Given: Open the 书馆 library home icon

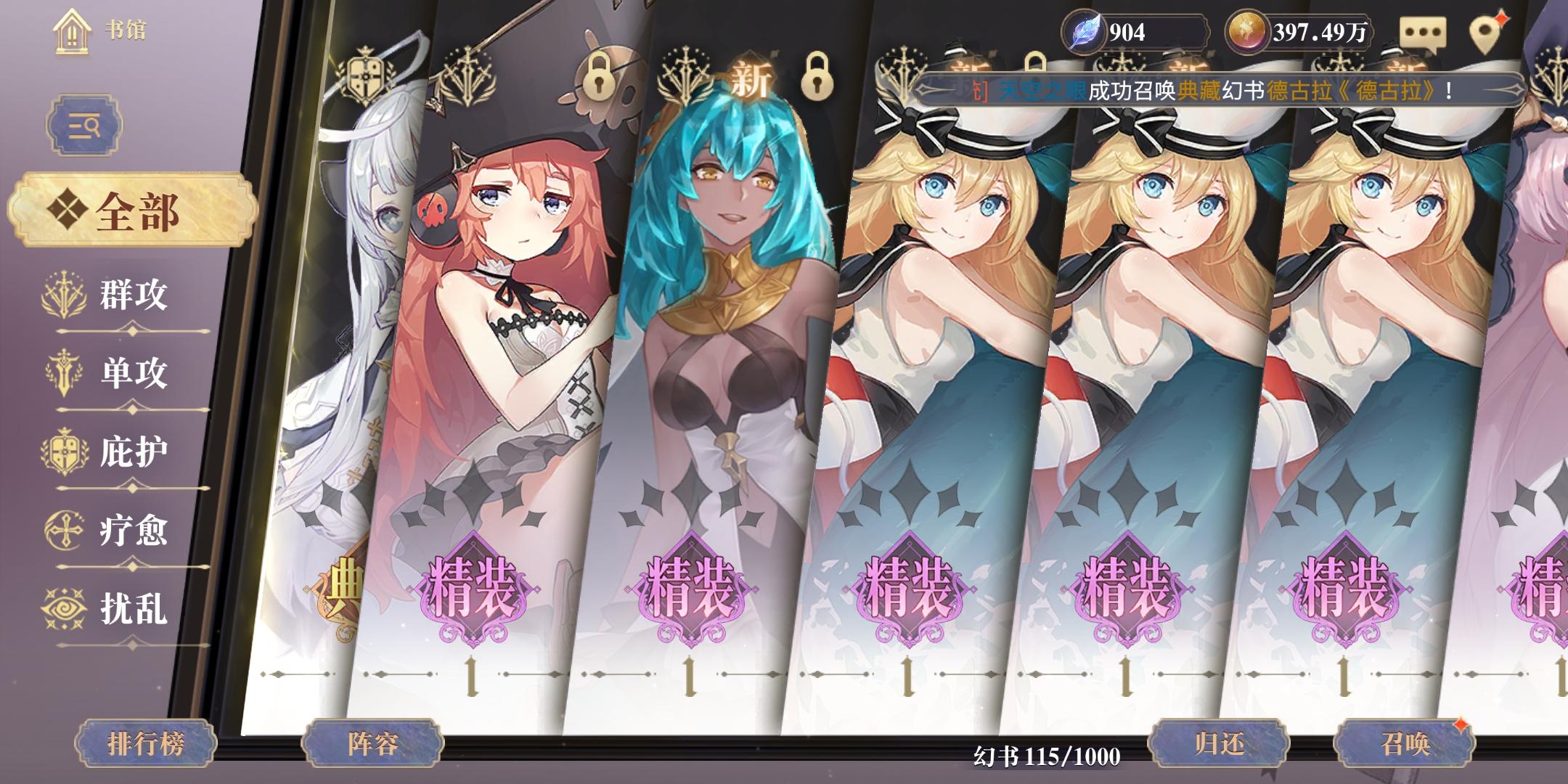Looking at the screenshot, I should coord(73,30).
